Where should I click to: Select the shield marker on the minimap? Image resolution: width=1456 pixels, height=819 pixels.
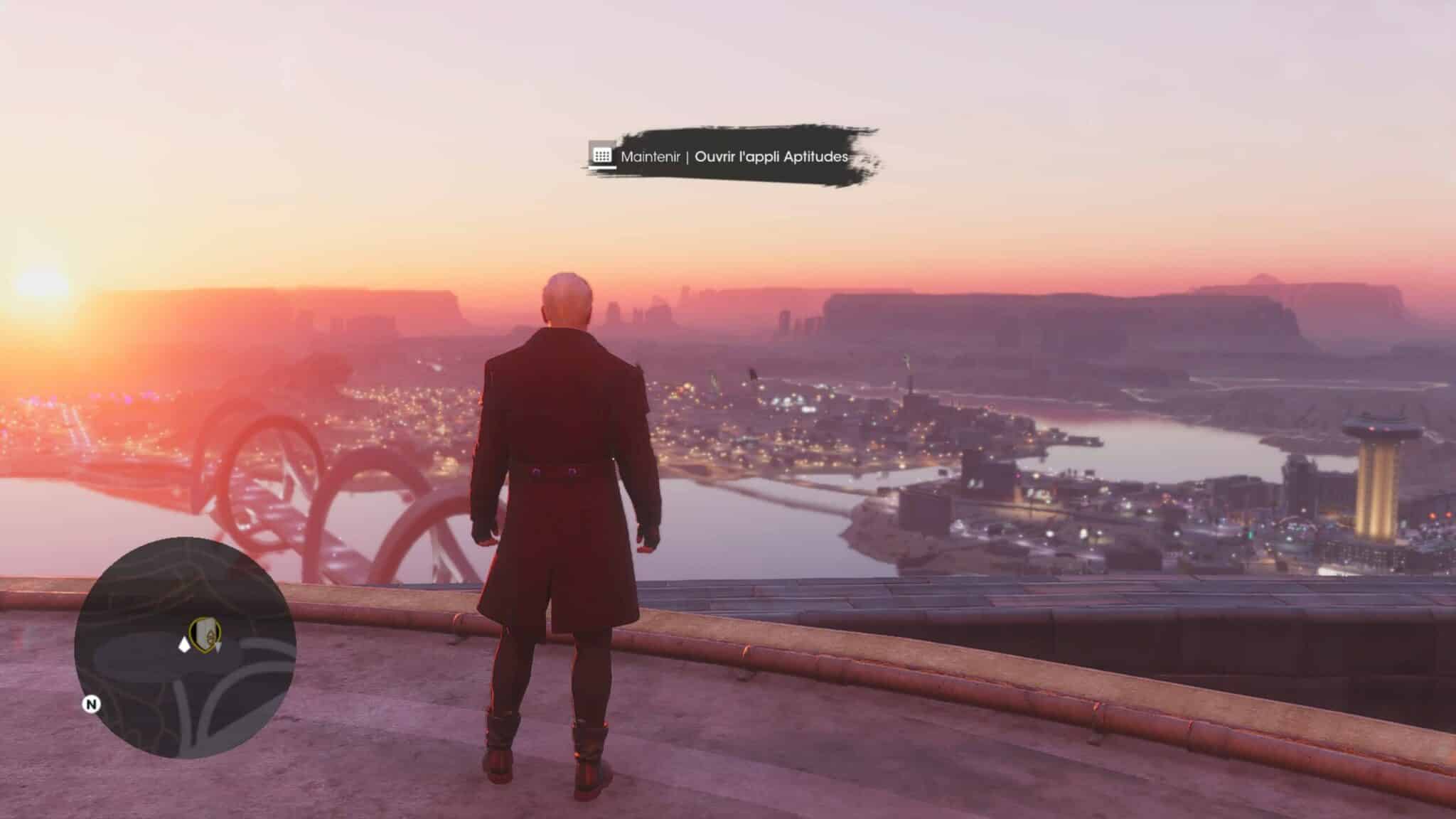(x=205, y=632)
